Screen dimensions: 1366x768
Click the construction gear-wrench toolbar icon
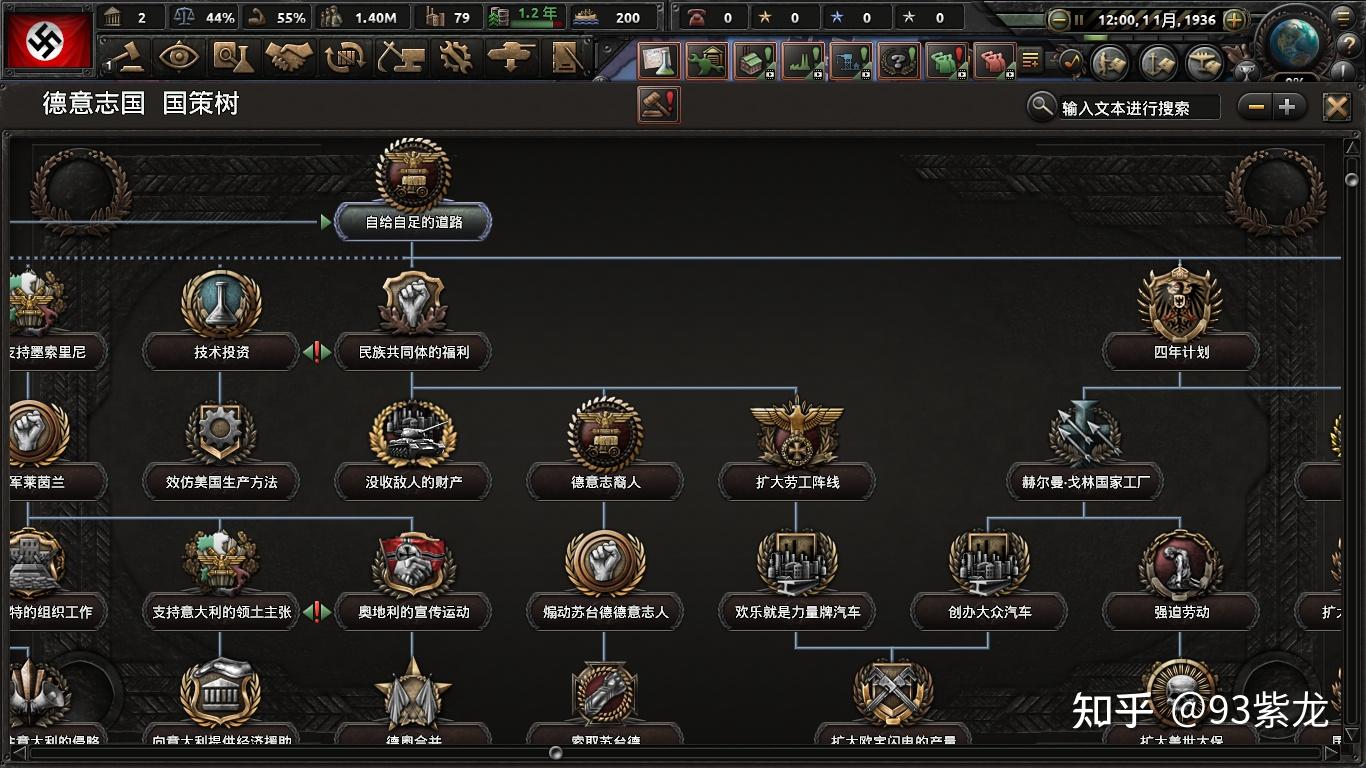coord(453,58)
